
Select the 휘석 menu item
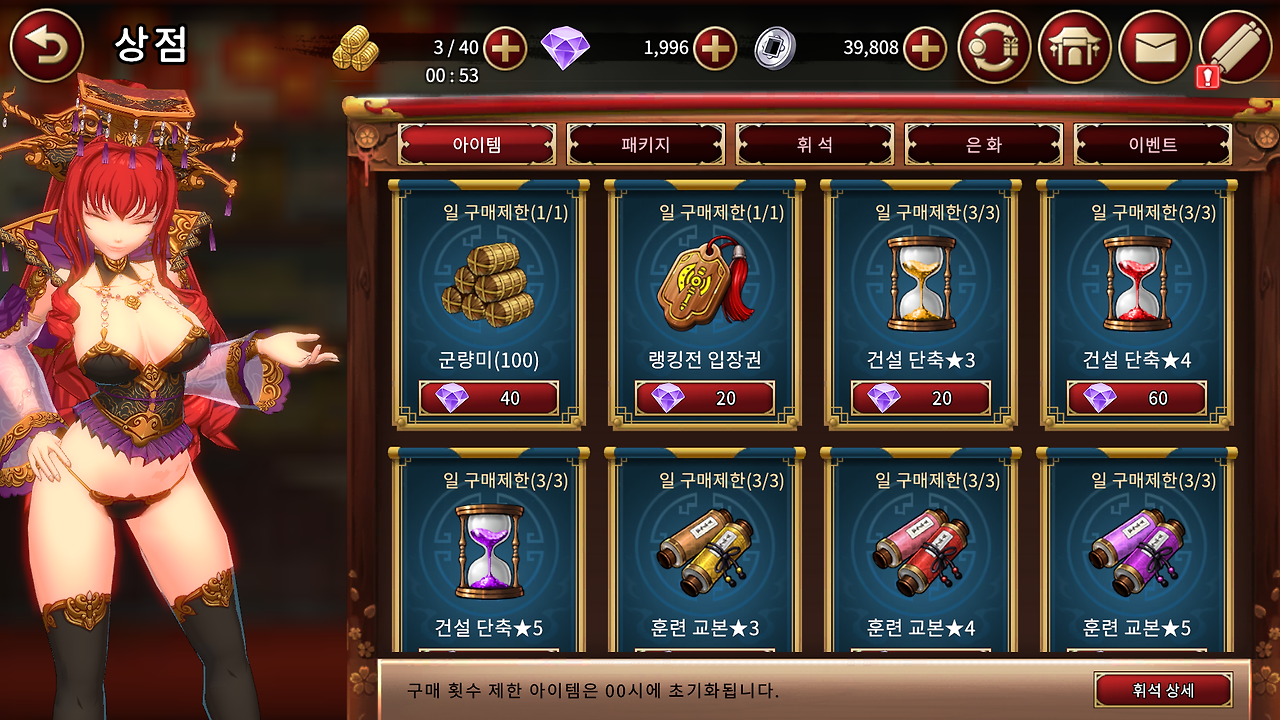[x=813, y=144]
